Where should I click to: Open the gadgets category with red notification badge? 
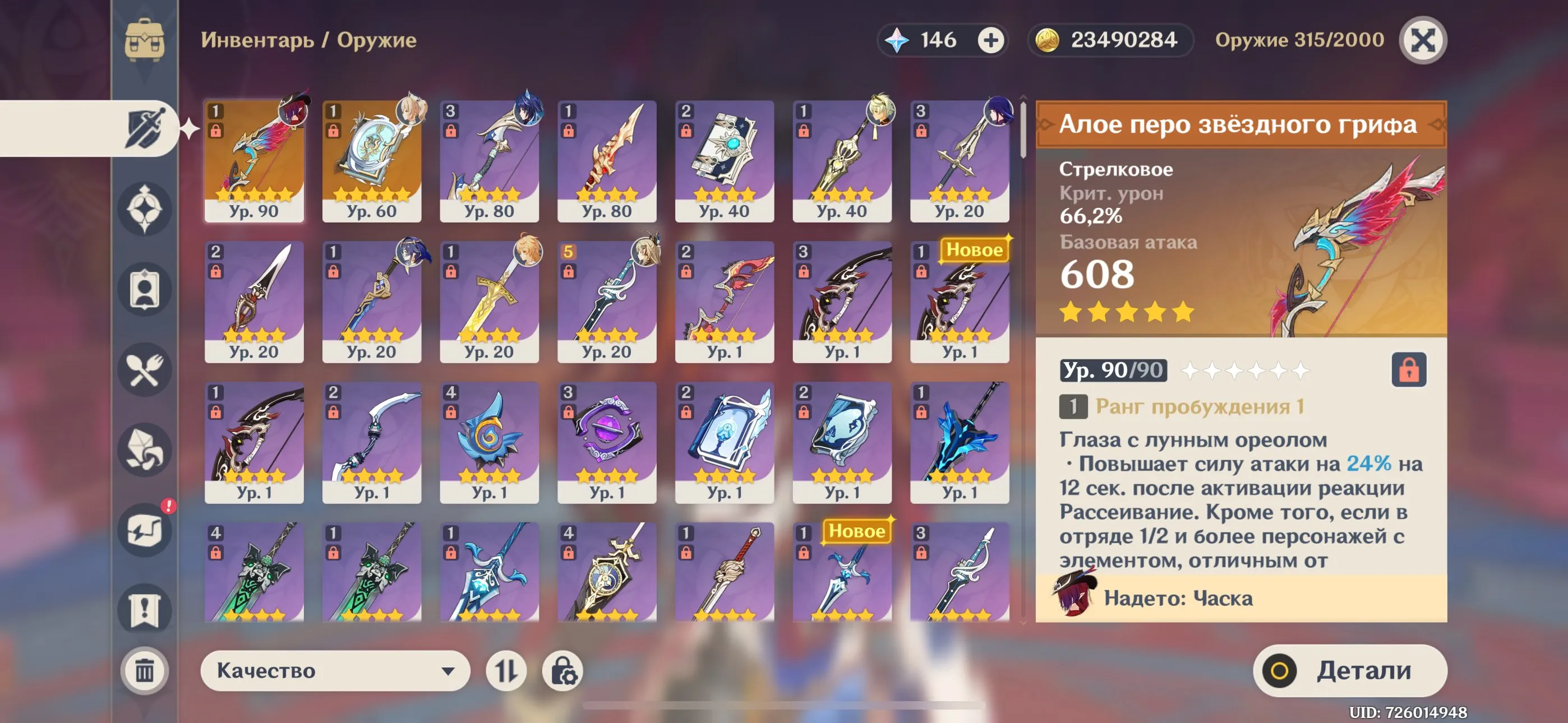(x=144, y=531)
